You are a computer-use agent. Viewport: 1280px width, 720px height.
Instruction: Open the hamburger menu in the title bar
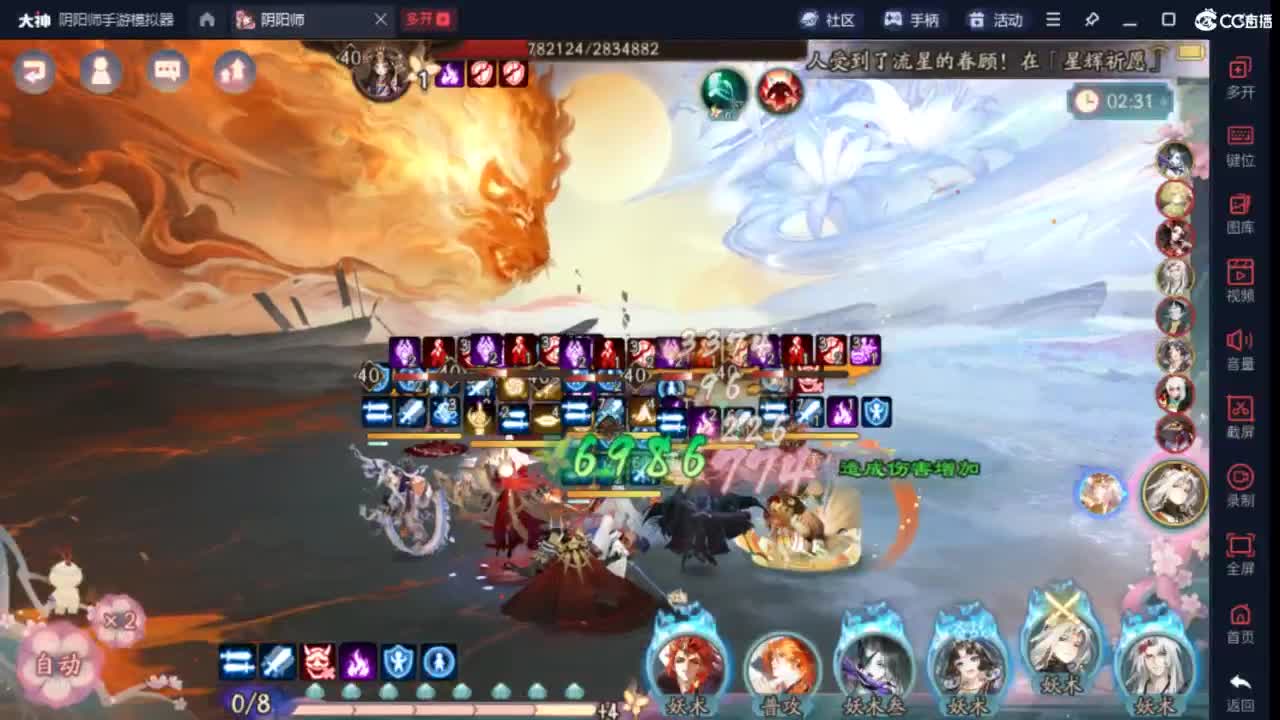(1053, 19)
